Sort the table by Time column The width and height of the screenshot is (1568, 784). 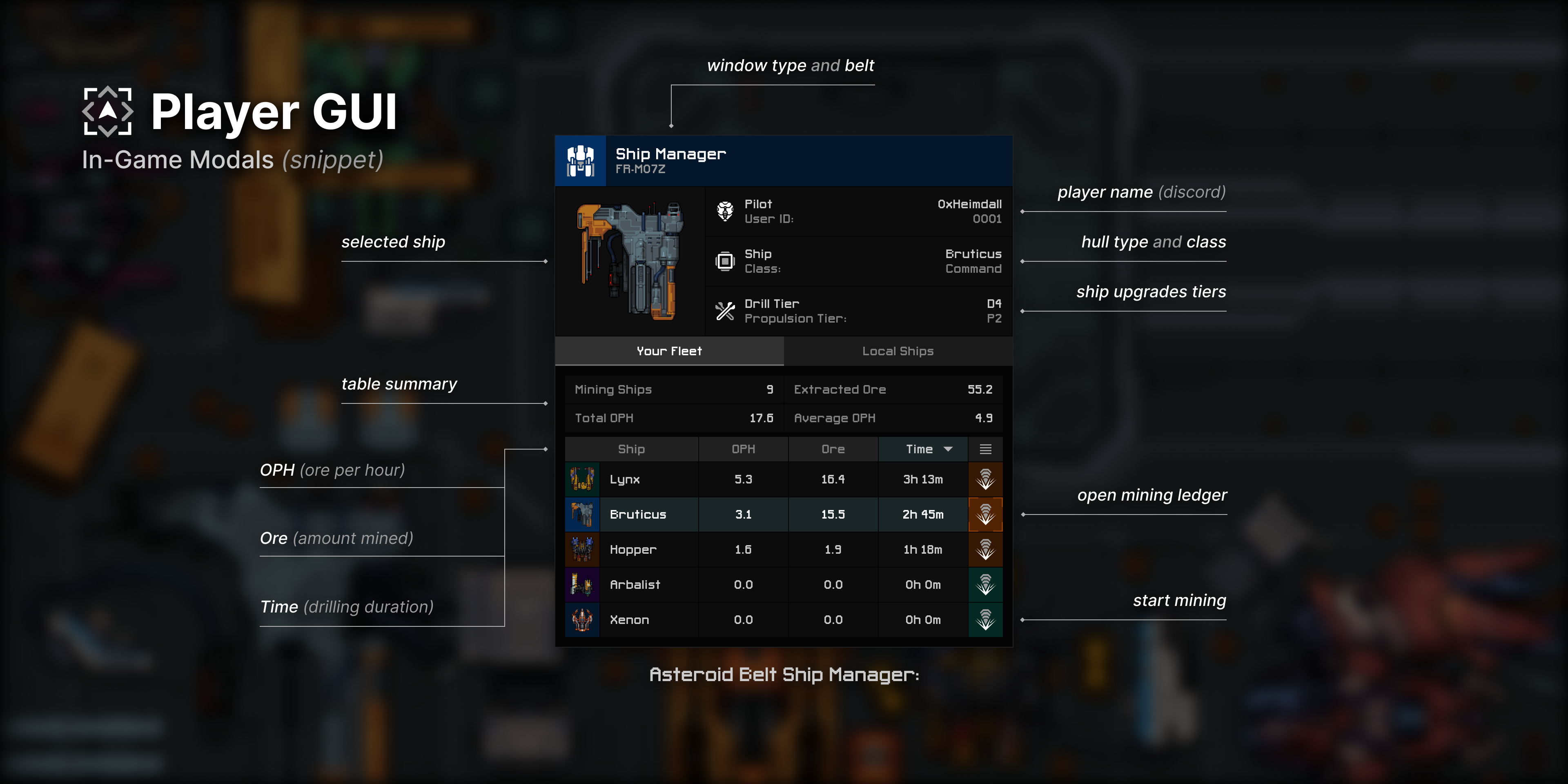(922, 449)
